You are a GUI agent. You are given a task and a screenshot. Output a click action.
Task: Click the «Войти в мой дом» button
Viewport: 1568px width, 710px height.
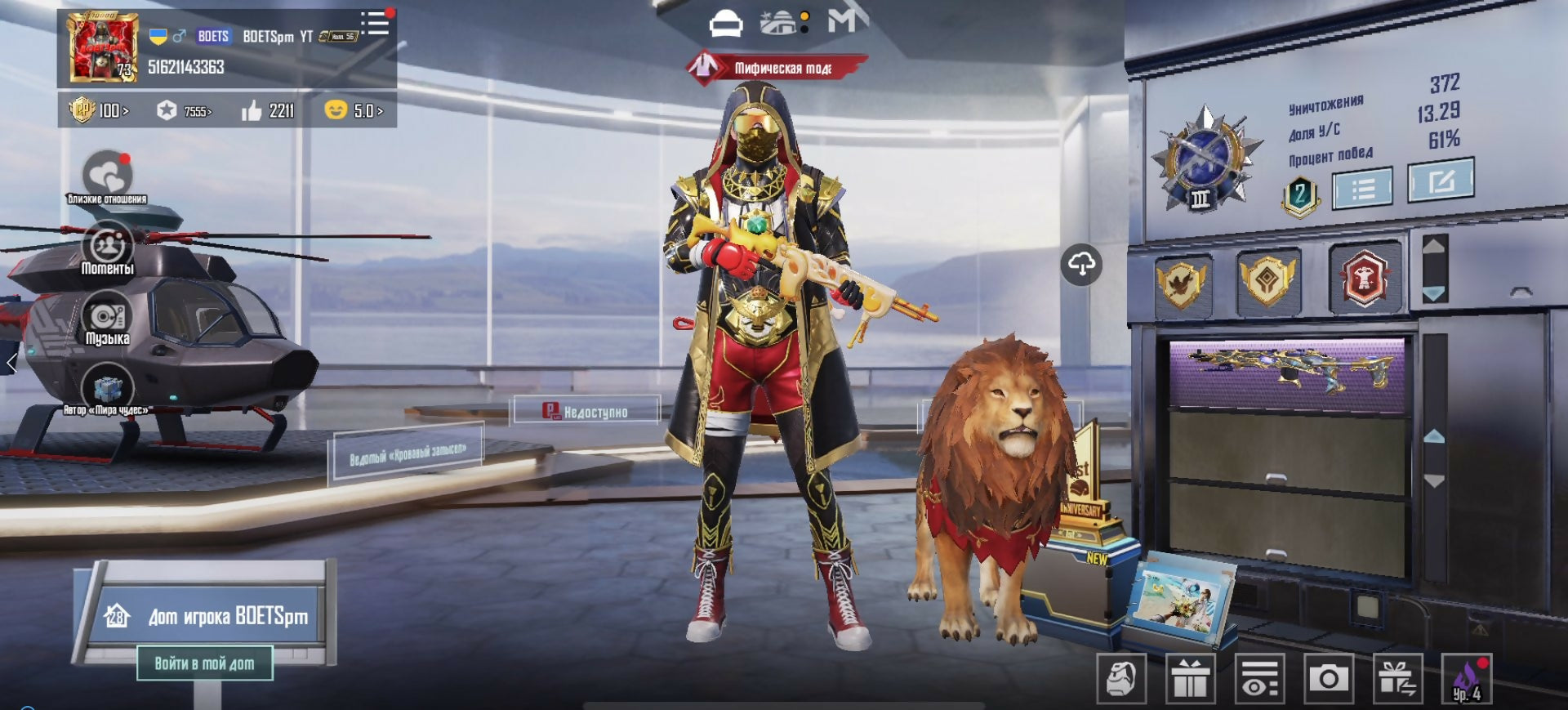204,663
